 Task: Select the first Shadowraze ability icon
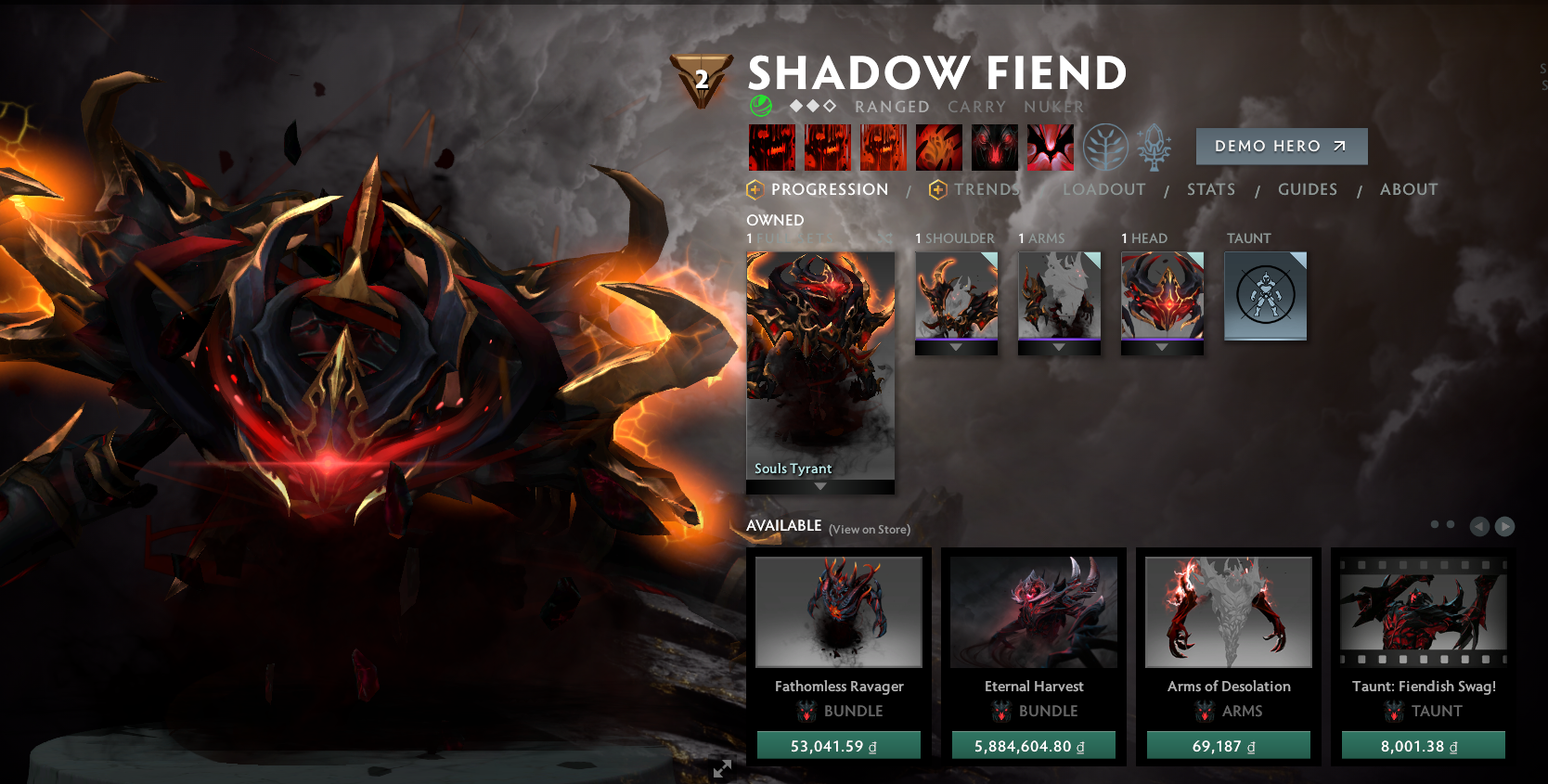[x=771, y=147]
